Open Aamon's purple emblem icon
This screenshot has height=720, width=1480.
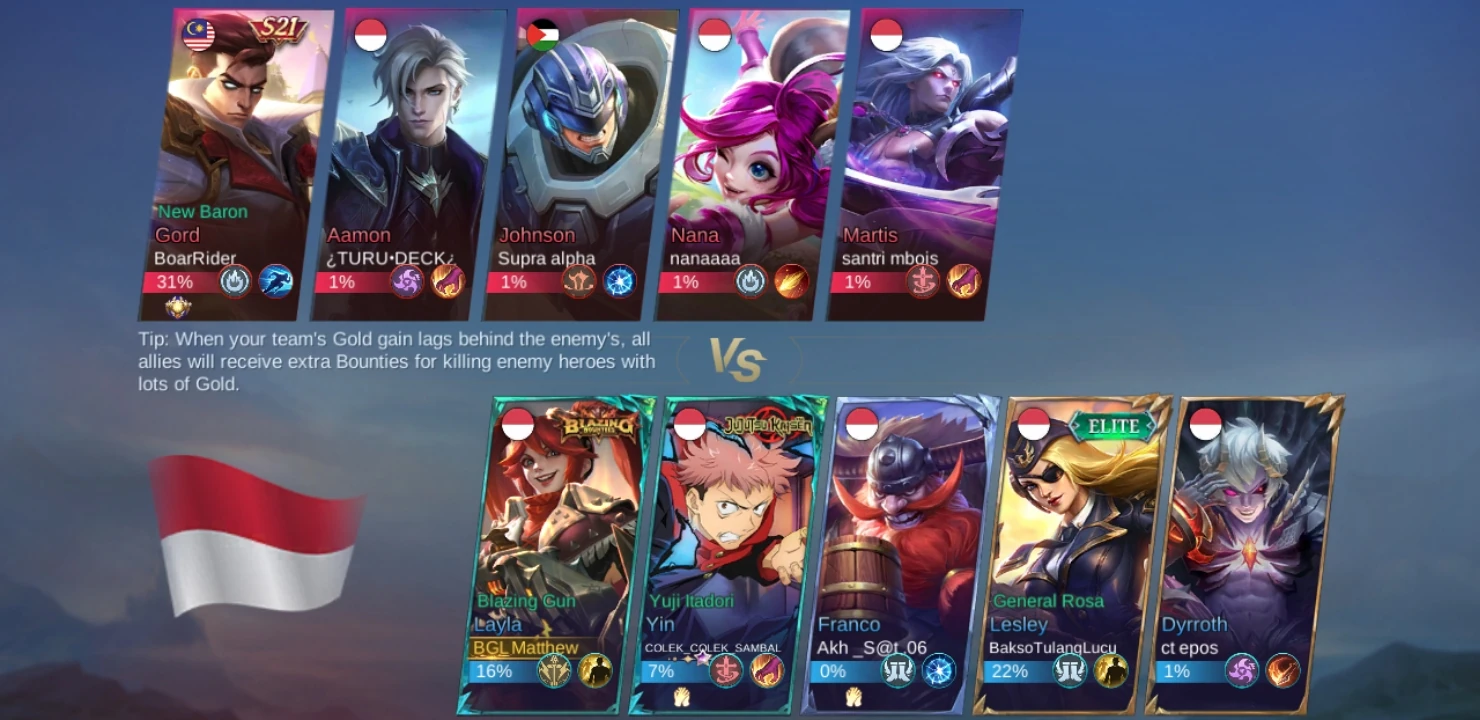[x=405, y=282]
